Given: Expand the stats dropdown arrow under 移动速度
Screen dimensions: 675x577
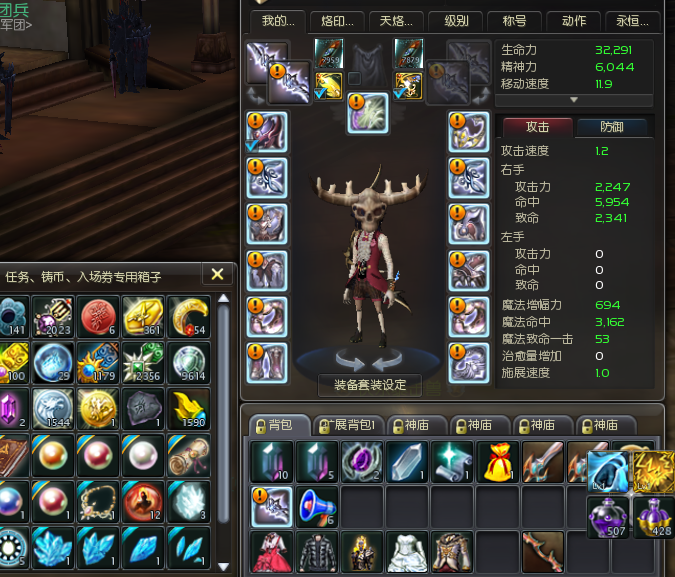Looking at the screenshot, I should pyautogui.click(x=574, y=100).
